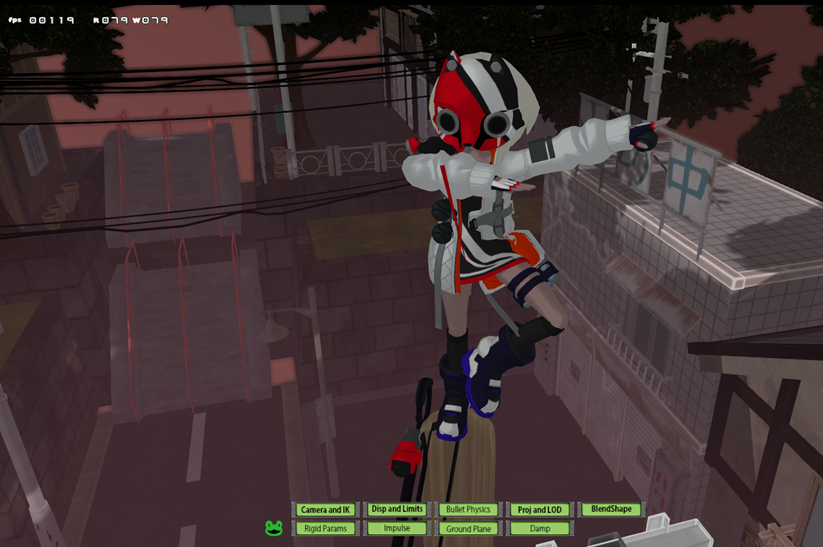
Task: Open the Bullet Physics options
Action: click(468, 510)
